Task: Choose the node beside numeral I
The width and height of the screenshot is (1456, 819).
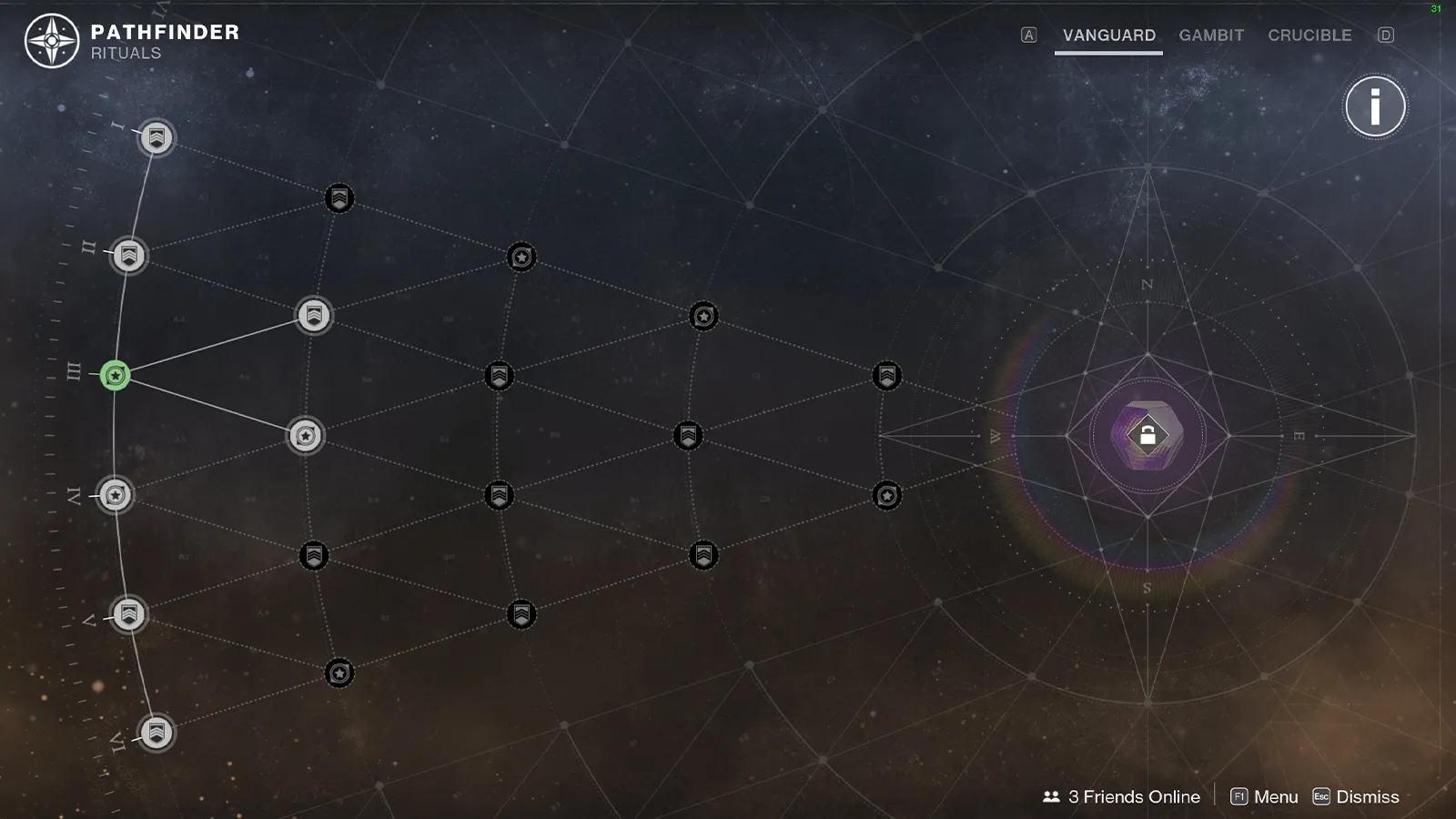Action: 157,138
